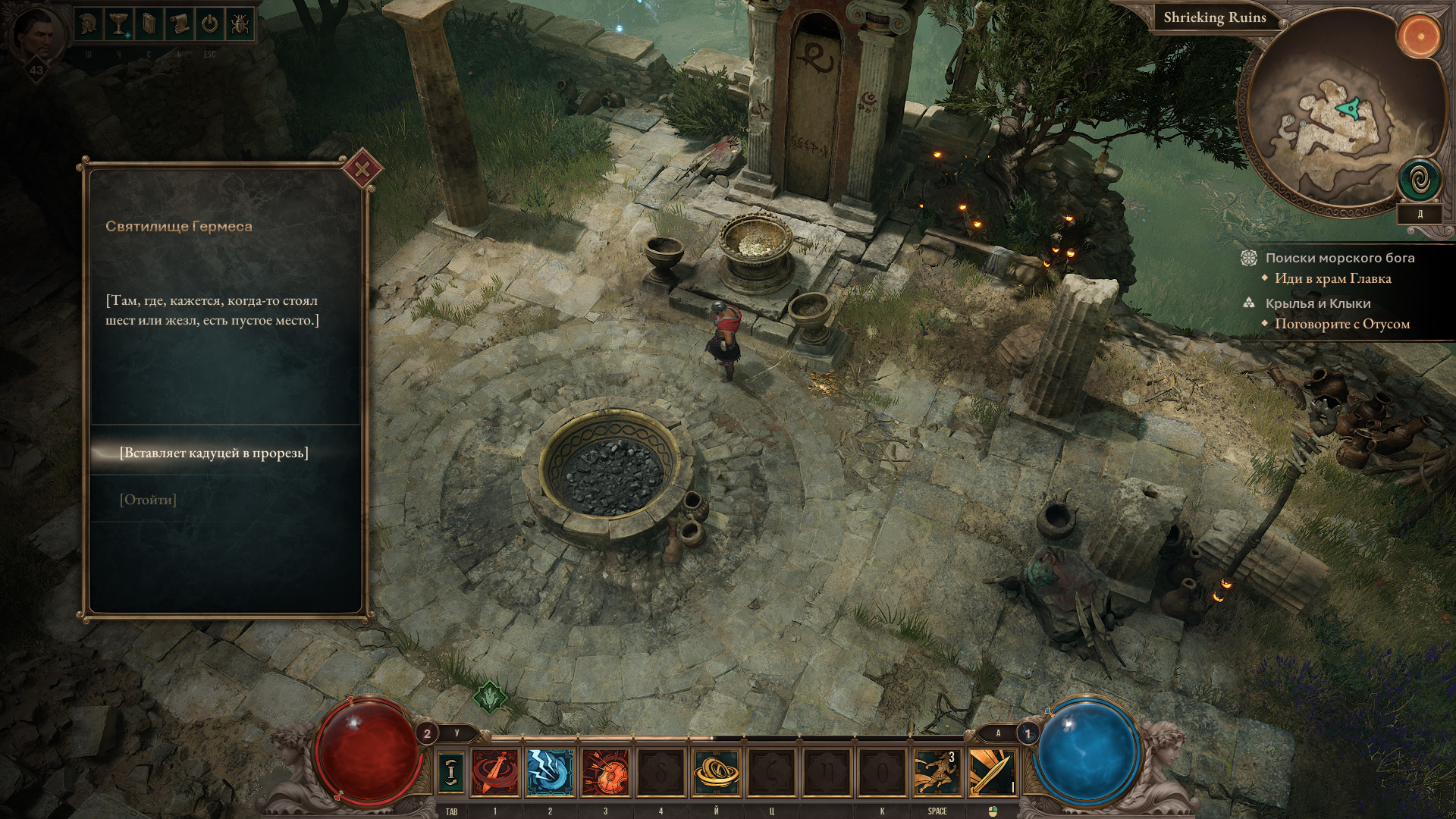The width and height of the screenshot is (1456, 819).
Task: Open the book journal icon
Action: point(149,24)
